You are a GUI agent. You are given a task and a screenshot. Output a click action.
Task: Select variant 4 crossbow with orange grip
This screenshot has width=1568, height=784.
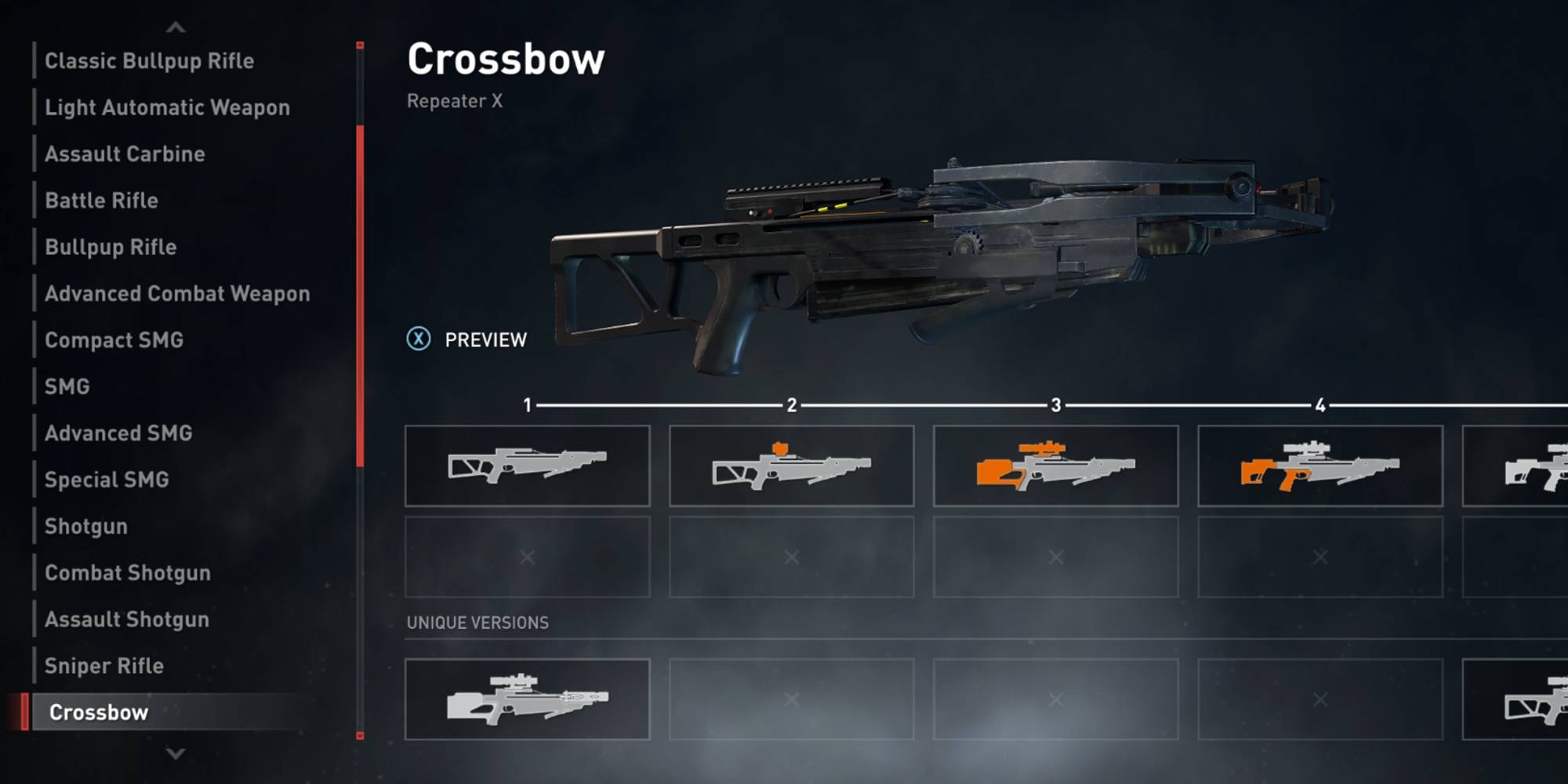(x=1320, y=466)
